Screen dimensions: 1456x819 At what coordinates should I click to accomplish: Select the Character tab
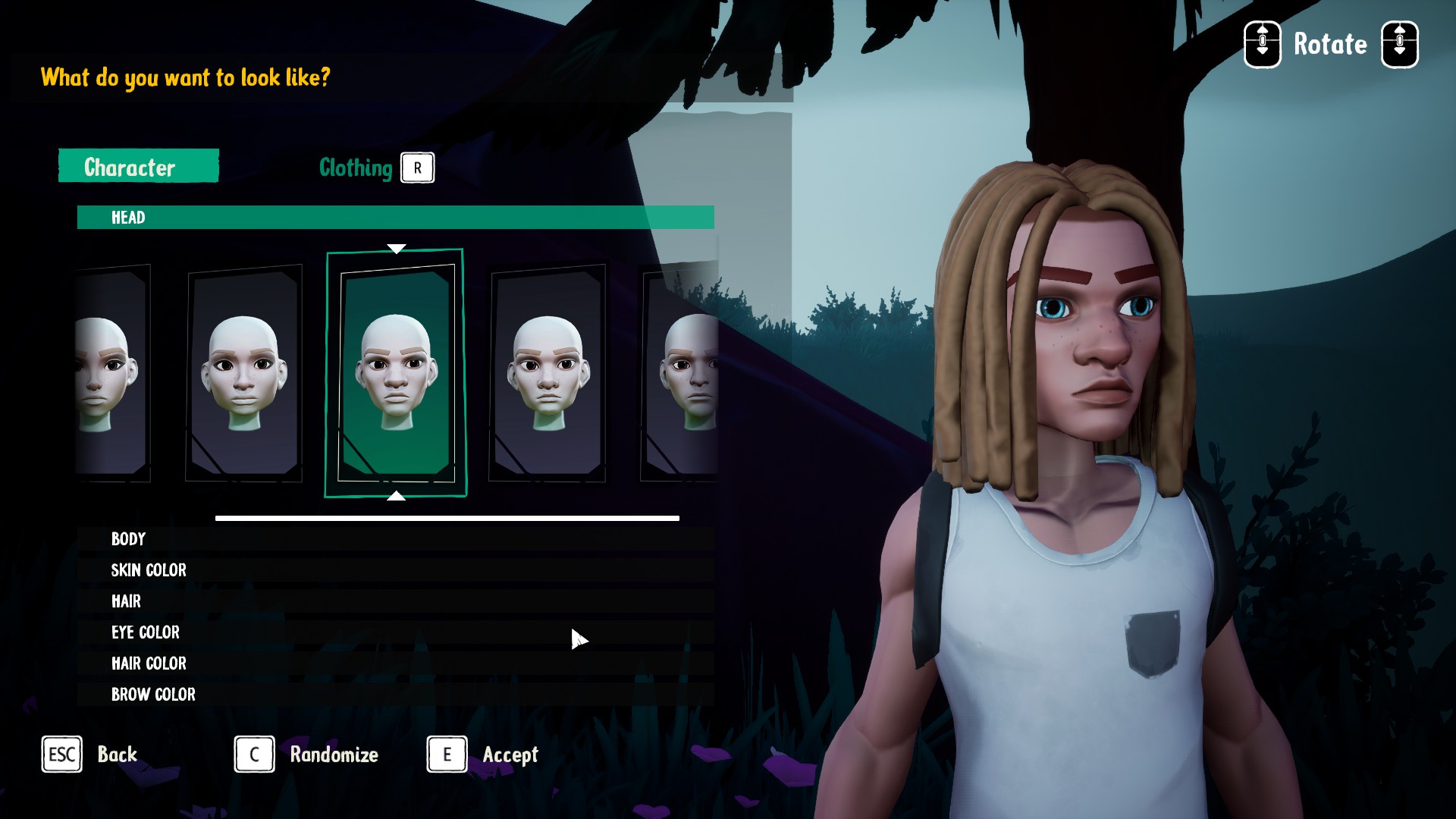139,166
